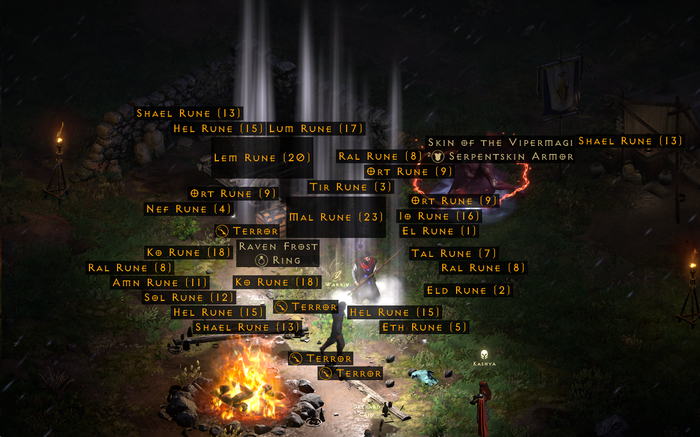
Task: Choose the Amn Rune (11) label
Action: [160, 282]
